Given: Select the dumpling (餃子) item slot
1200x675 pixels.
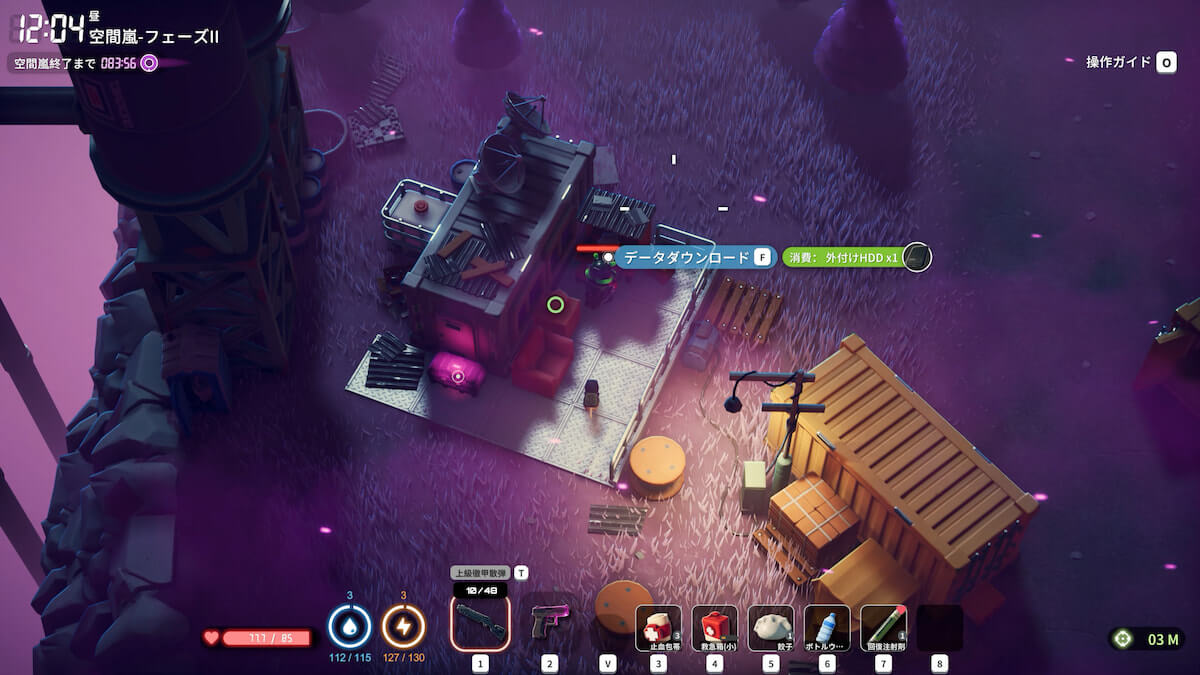Looking at the screenshot, I should [x=770, y=628].
